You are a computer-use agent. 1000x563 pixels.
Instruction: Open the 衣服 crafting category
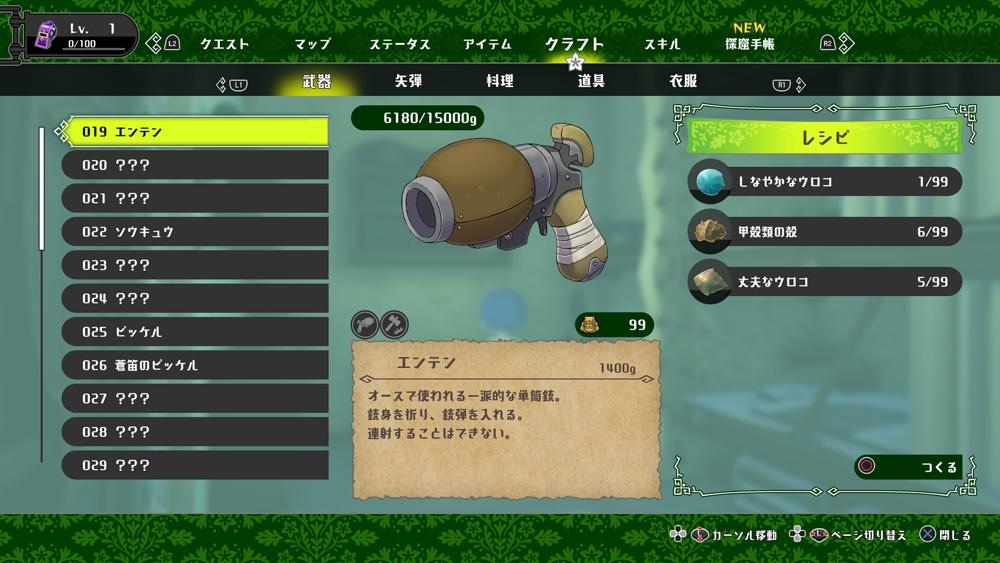click(683, 81)
